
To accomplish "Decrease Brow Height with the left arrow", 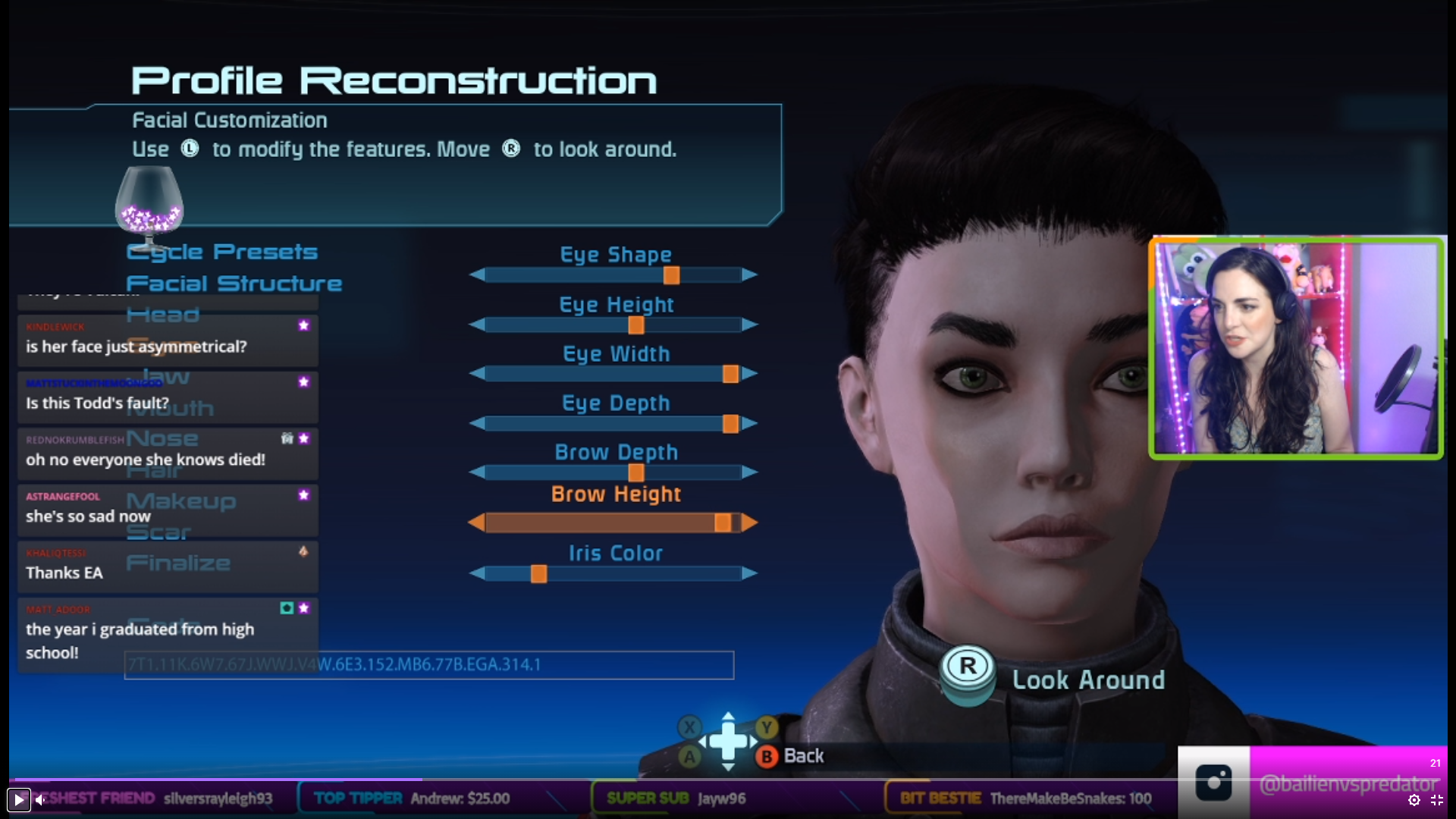I will coord(477,522).
